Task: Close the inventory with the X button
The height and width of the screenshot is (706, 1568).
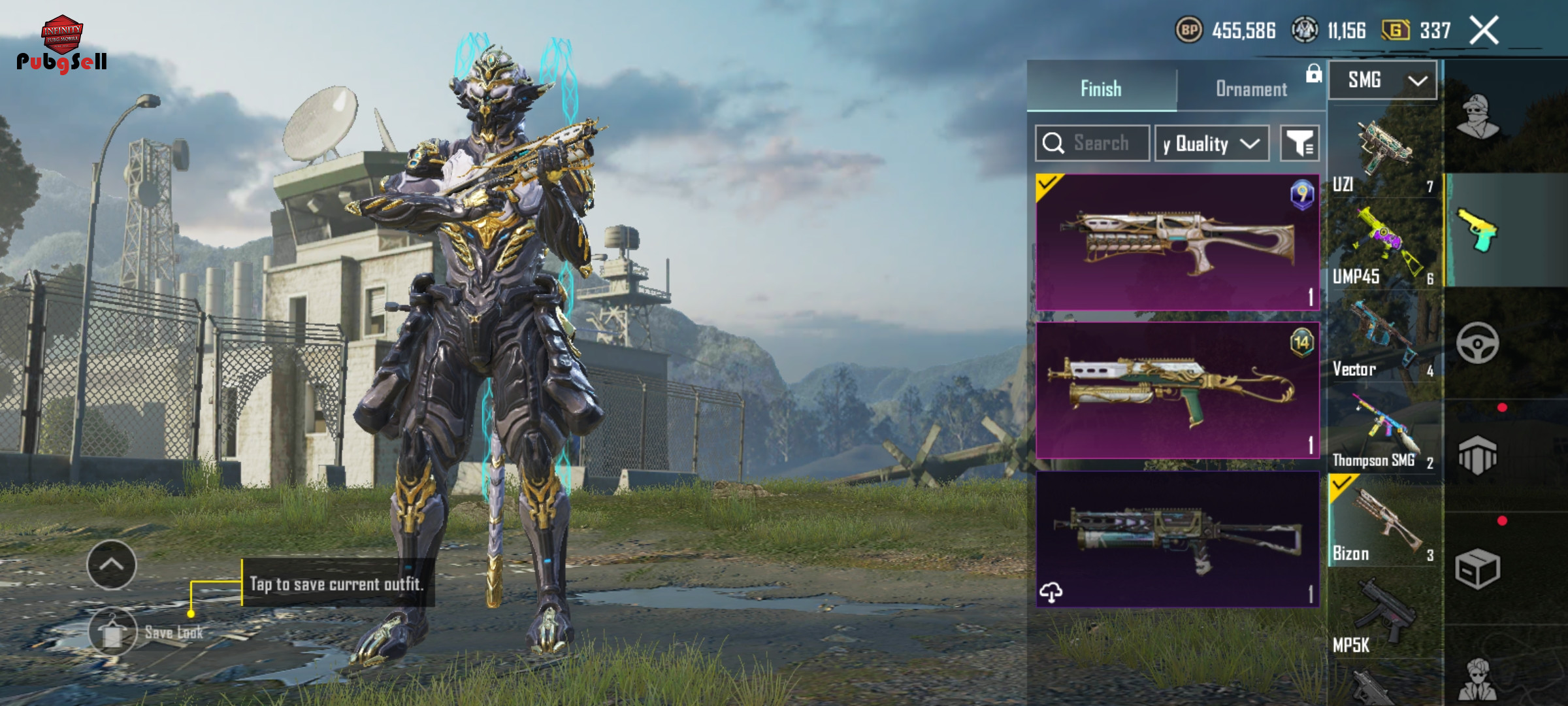Action: (1484, 31)
